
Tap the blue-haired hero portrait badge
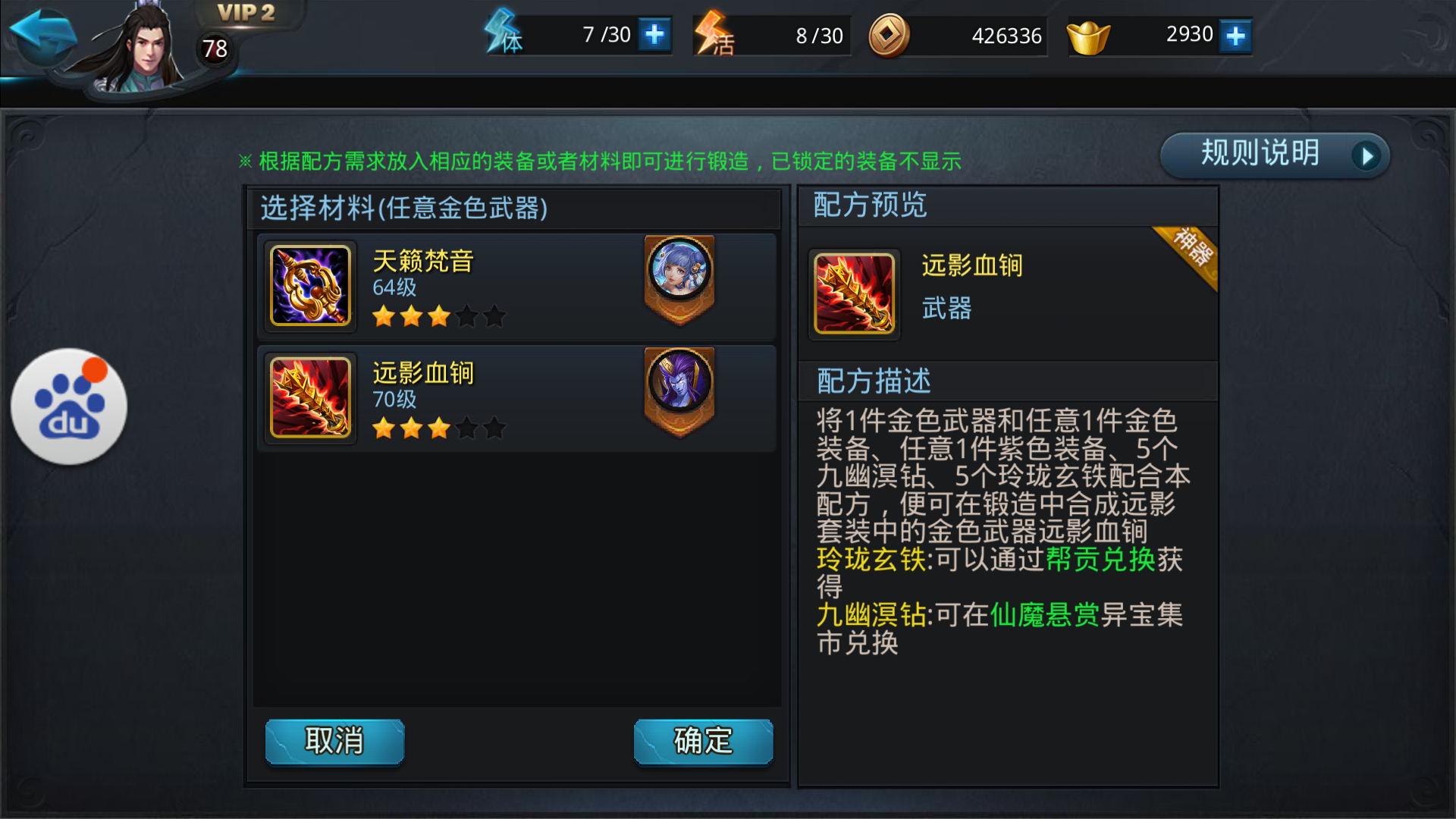coord(679,271)
